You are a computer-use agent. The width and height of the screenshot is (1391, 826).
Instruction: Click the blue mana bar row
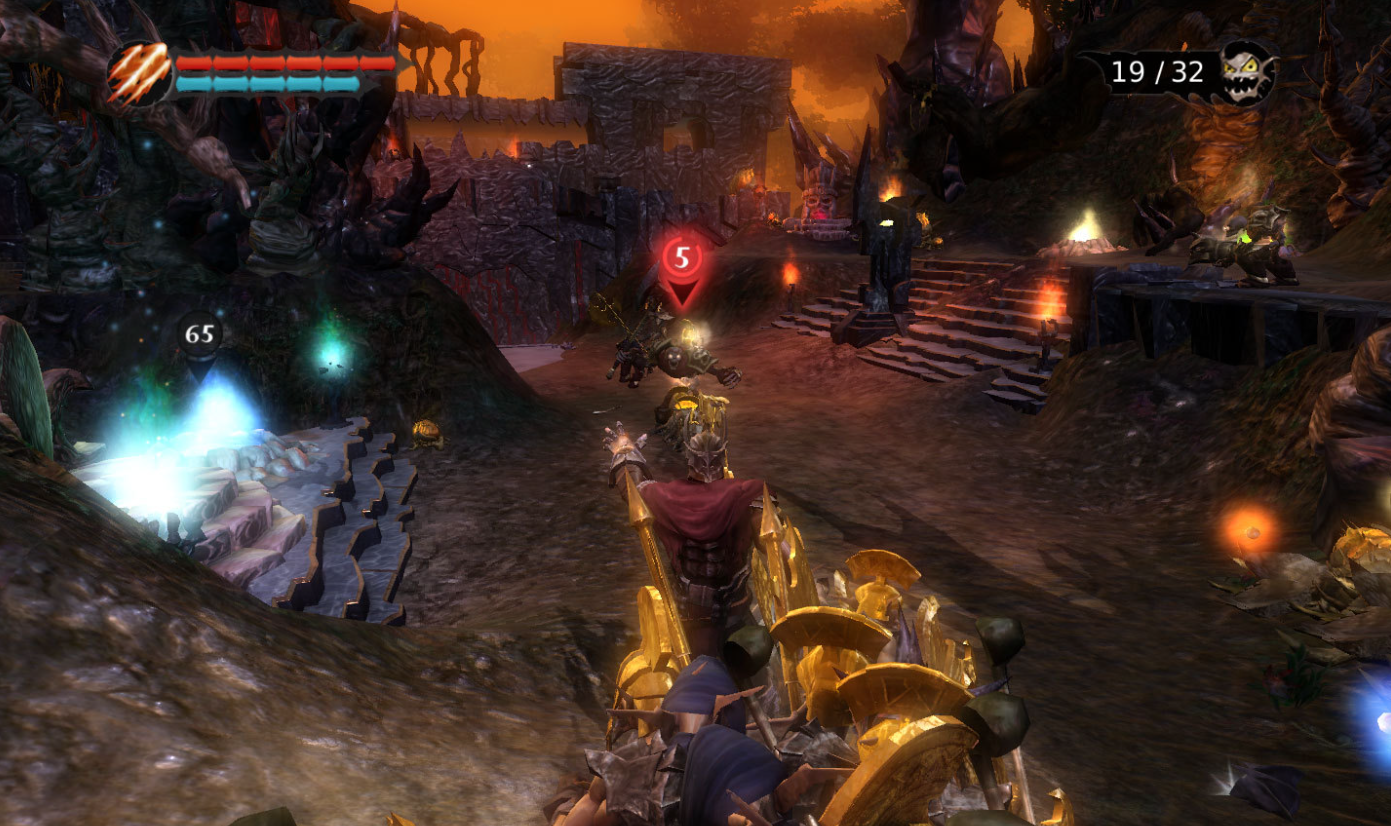click(x=267, y=84)
